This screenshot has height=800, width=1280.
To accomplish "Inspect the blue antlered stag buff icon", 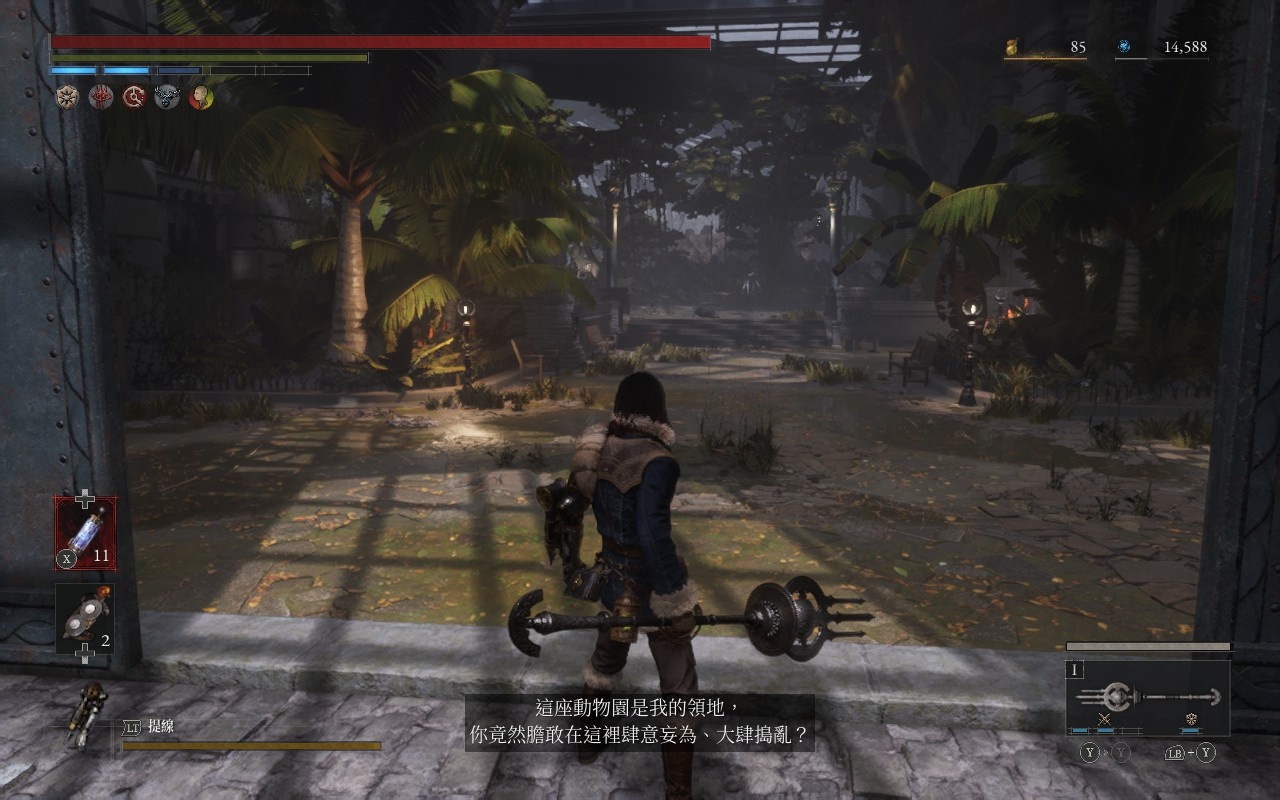I will pyautogui.click(x=167, y=97).
